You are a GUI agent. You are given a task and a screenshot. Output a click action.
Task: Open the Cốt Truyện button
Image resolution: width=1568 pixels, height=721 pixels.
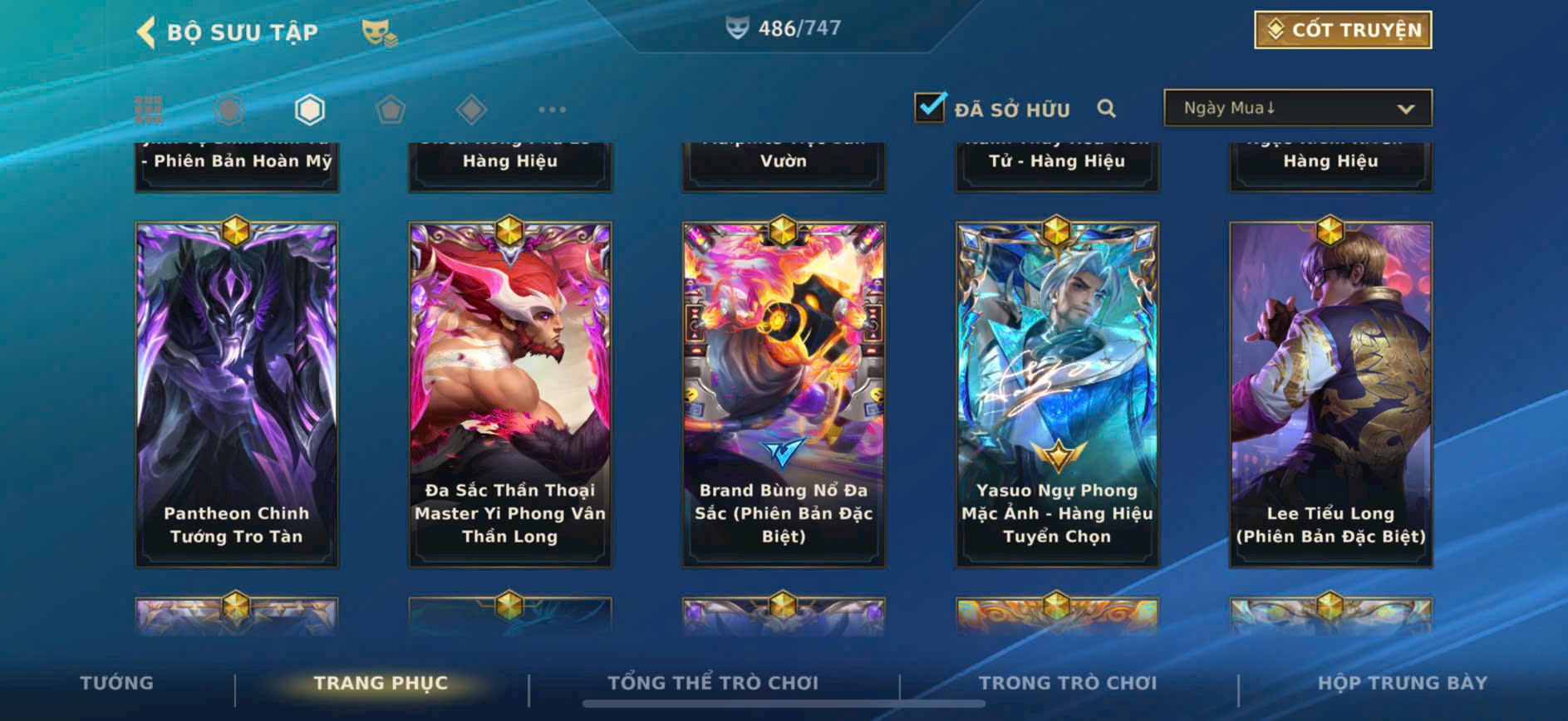[x=1342, y=30]
